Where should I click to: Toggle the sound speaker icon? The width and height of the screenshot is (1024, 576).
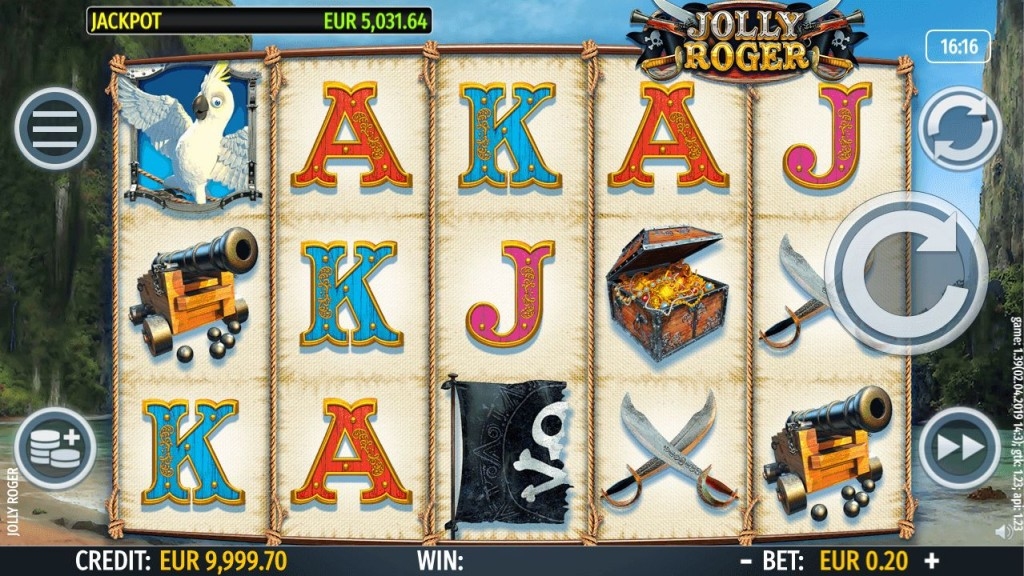coord(1002,532)
